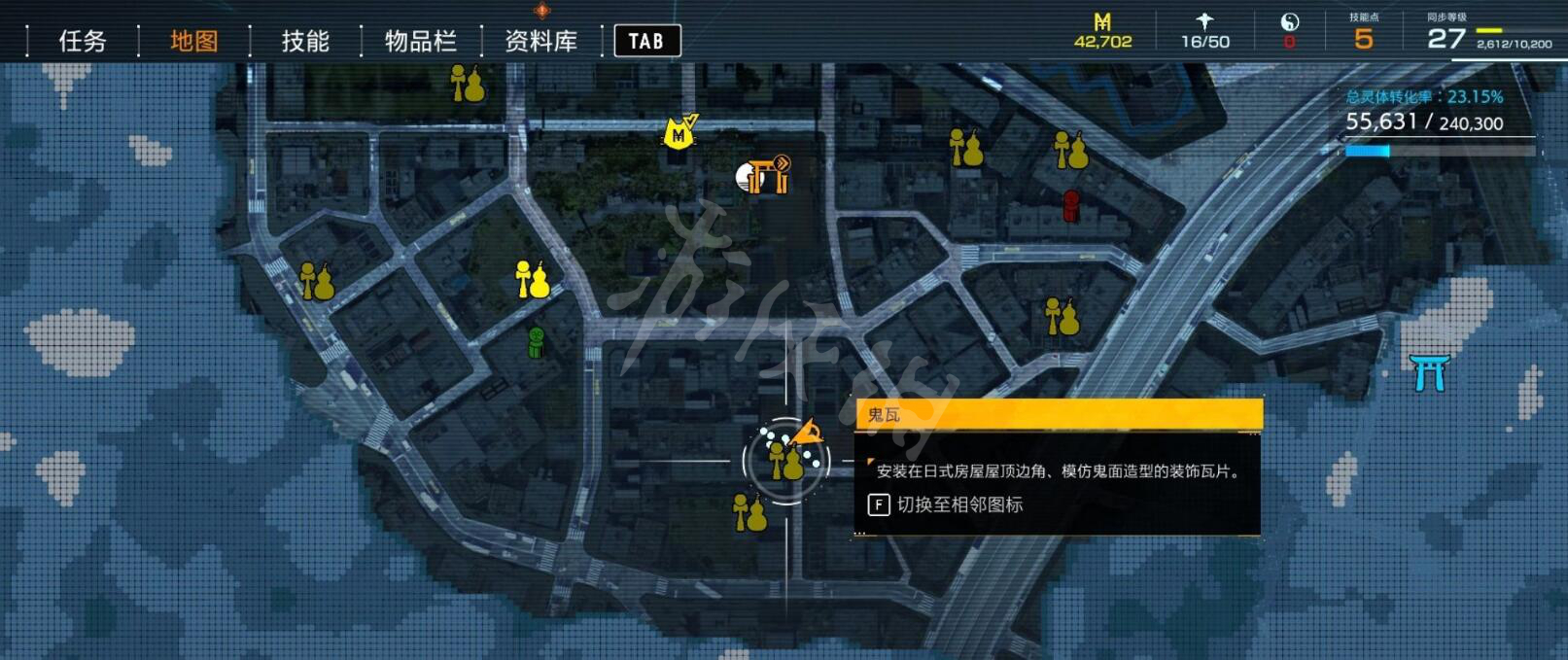Select the blue torii gate marker

click(1429, 372)
